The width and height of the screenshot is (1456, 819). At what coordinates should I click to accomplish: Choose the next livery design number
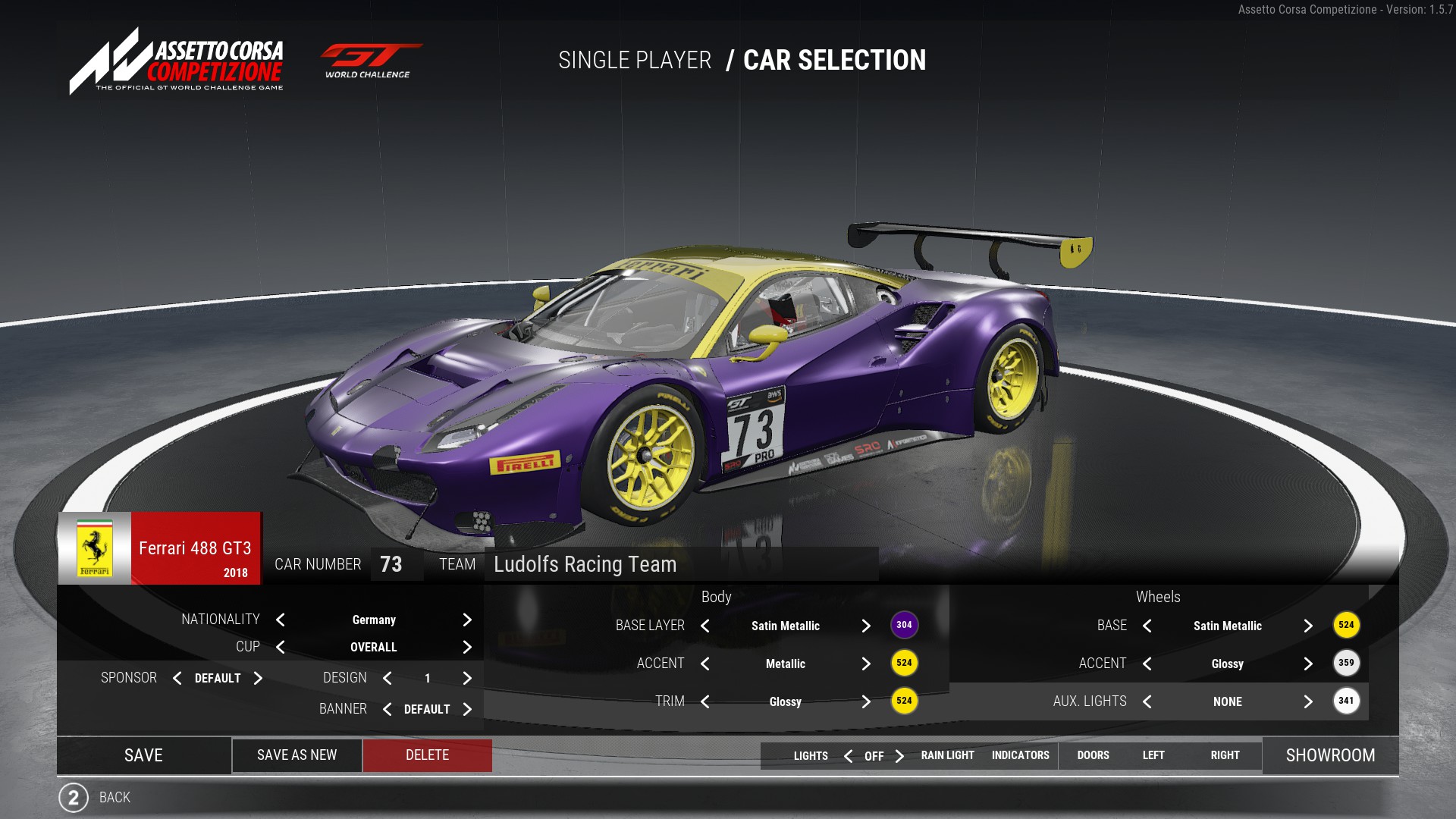[x=467, y=679]
